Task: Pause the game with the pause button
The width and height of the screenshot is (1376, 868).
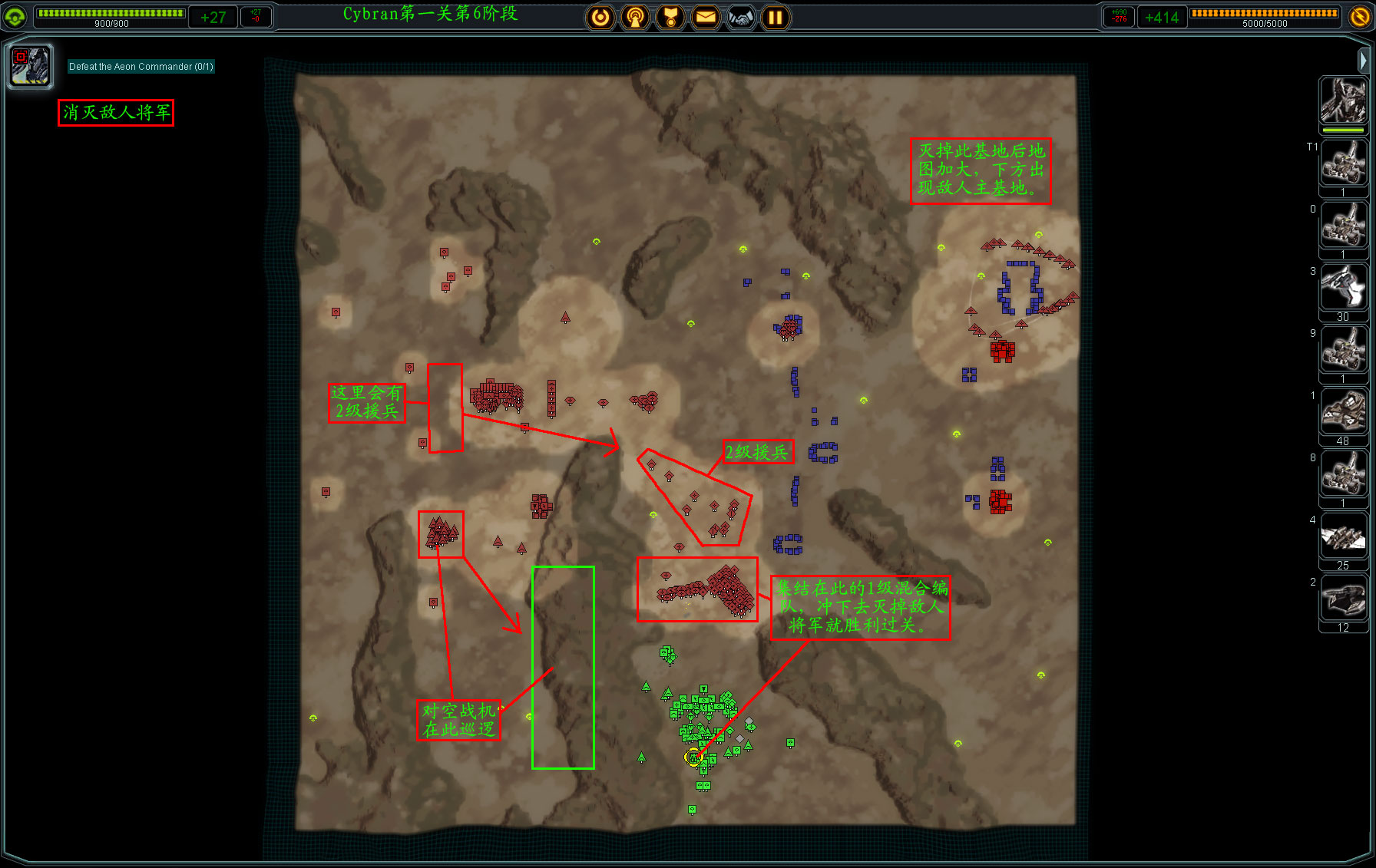Action: click(776, 17)
